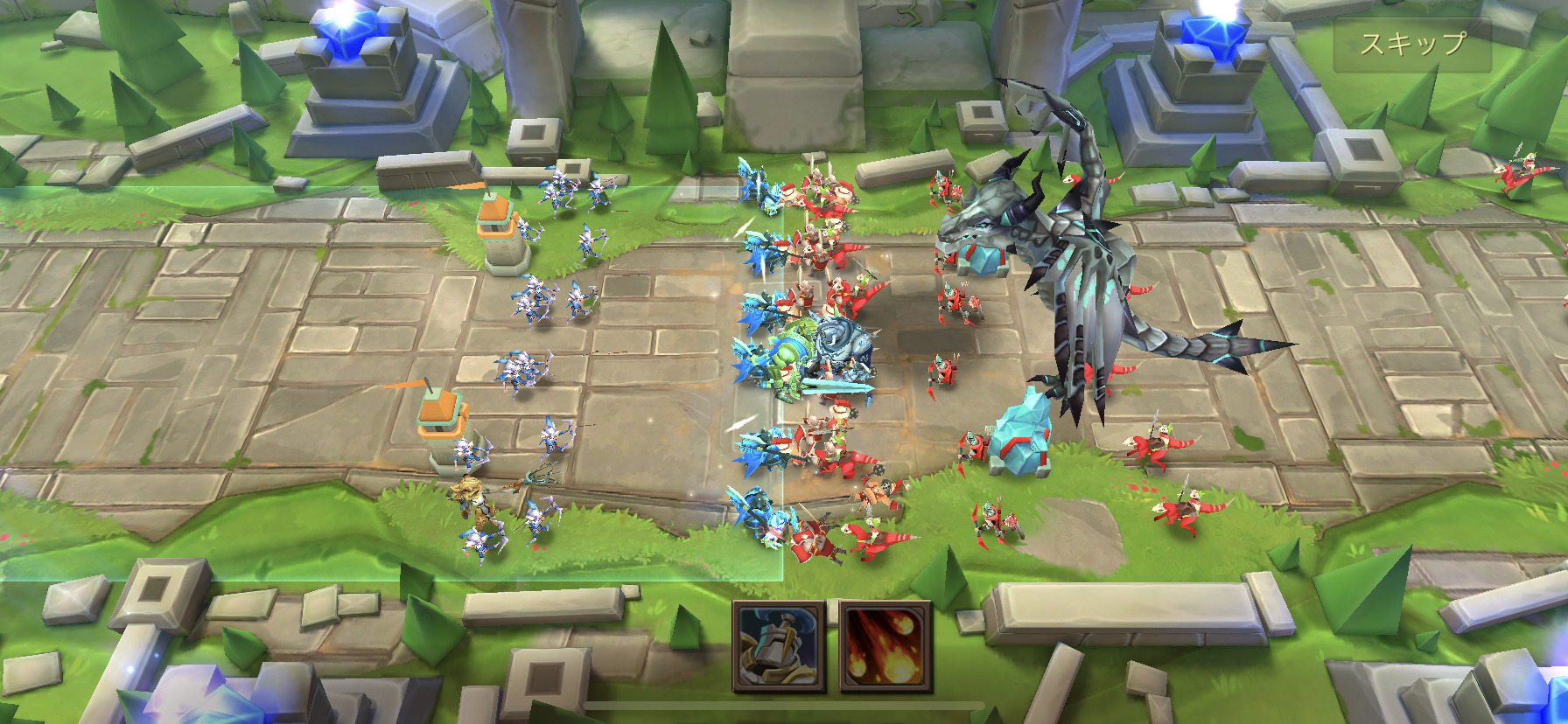This screenshot has width=1568, height=724.
Task: Skip the battle with the スキップ button
Action: (1412, 44)
